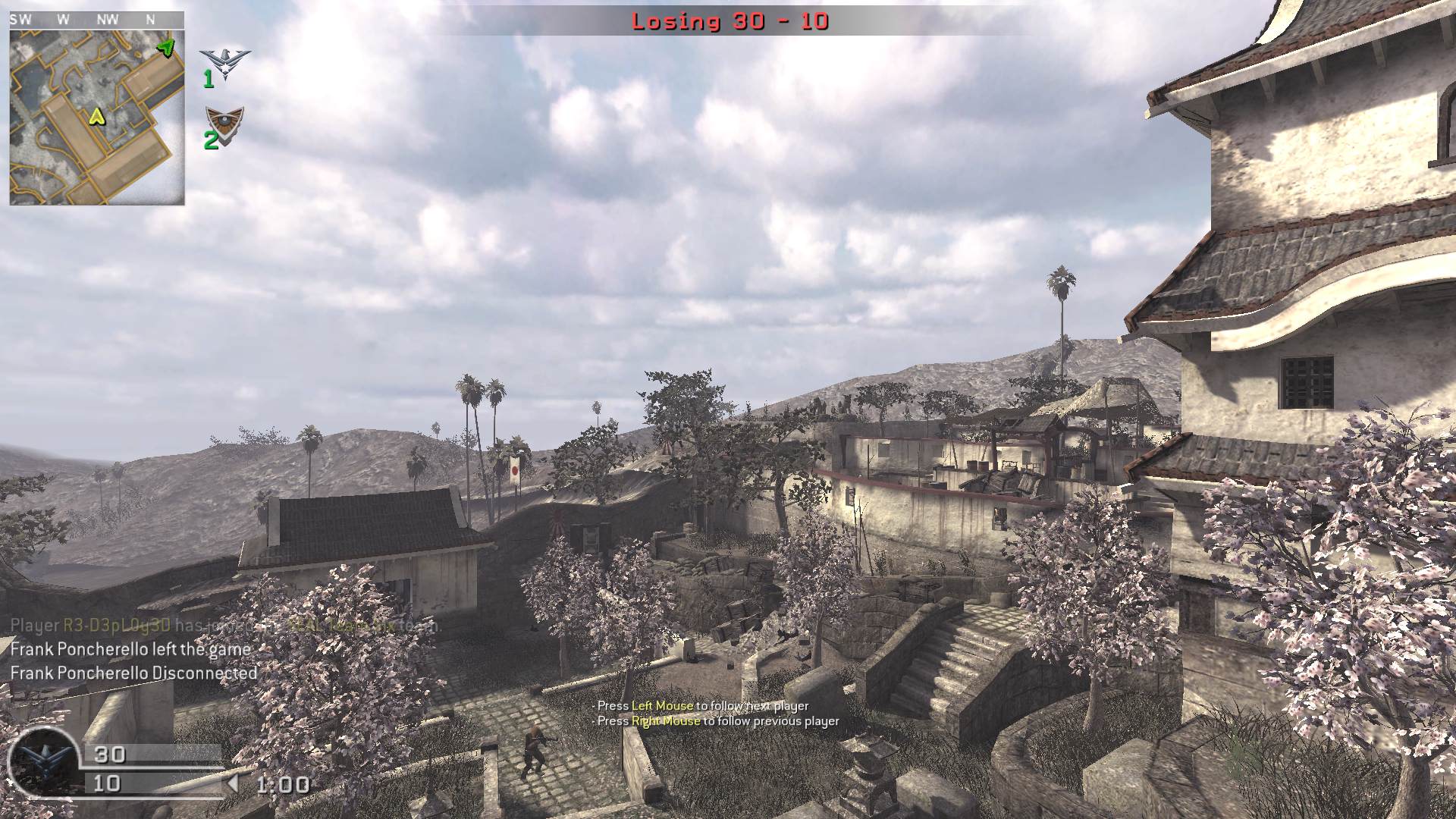1456x819 pixels.
Task: Click the green arrow marker on the minimap
Action: coord(165,49)
